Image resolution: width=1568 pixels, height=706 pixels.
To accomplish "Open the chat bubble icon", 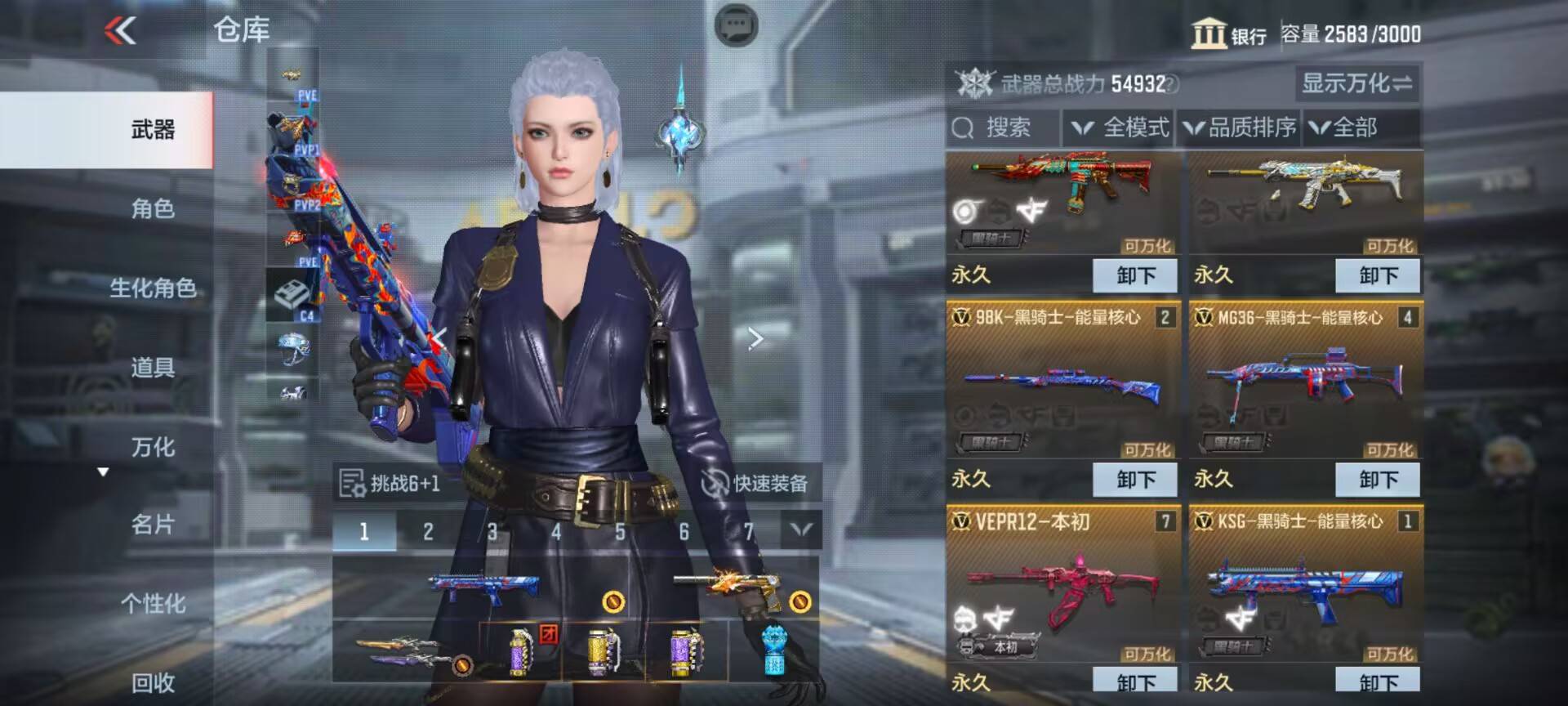I will (736, 26).
